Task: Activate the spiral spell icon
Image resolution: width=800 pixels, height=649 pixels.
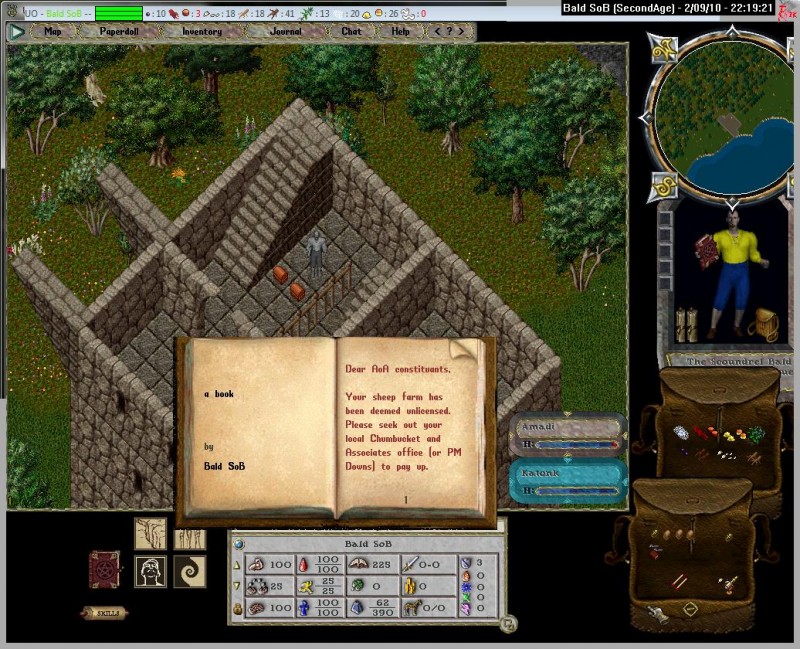Action: [189, 571]
